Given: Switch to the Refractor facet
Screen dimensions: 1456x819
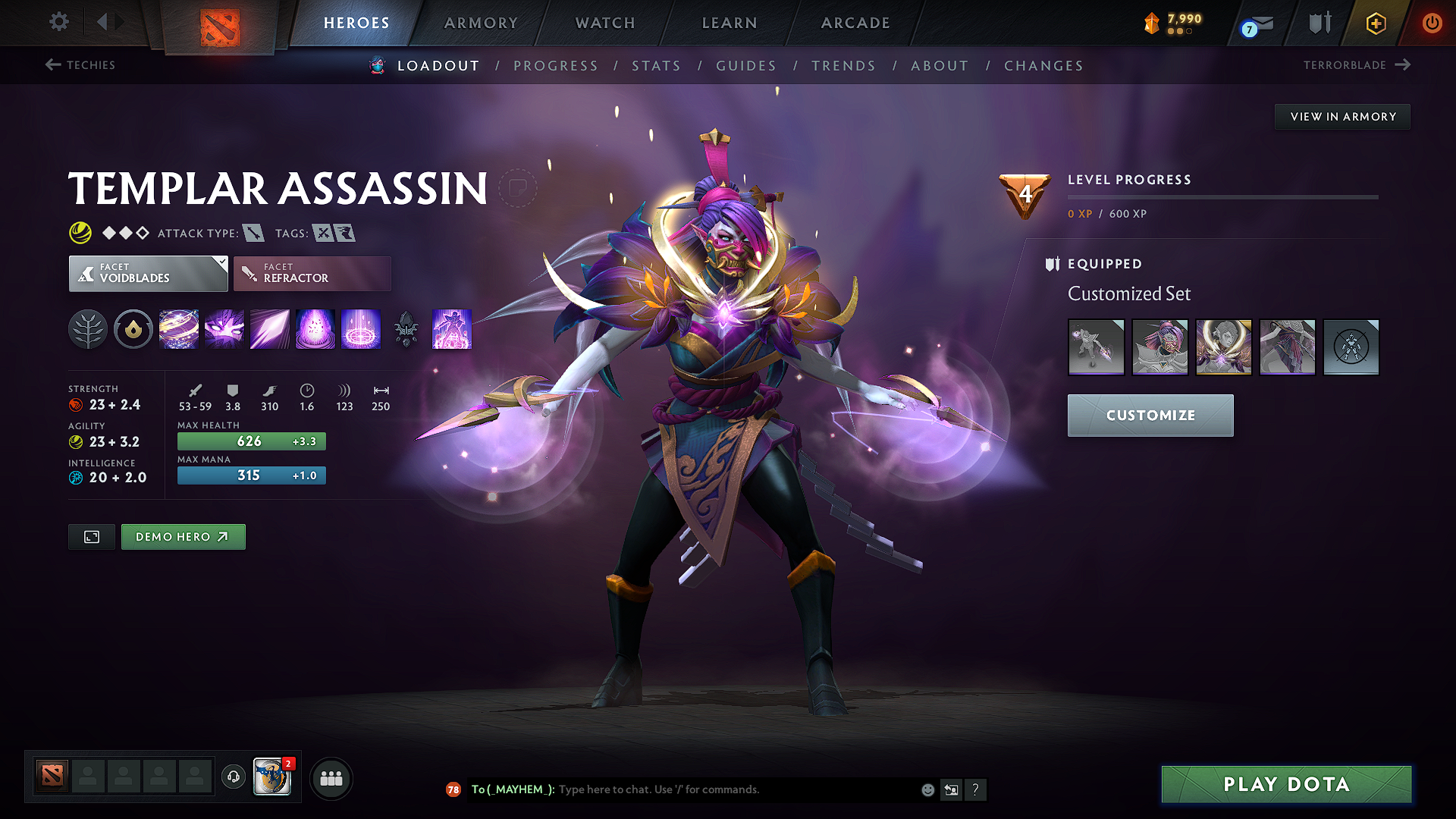Looking at the screenshot, I should click(x=312, y=273).
